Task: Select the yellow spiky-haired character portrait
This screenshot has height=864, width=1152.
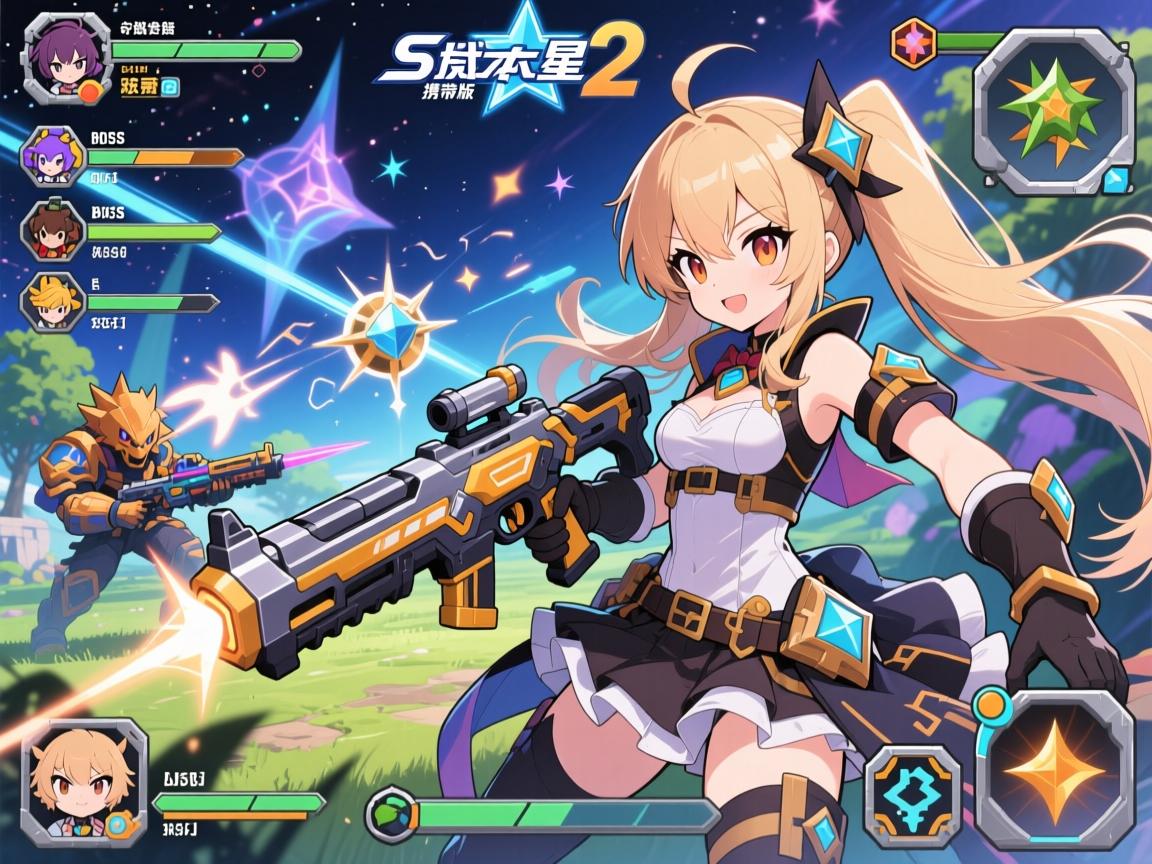Action: coord(52,302)
